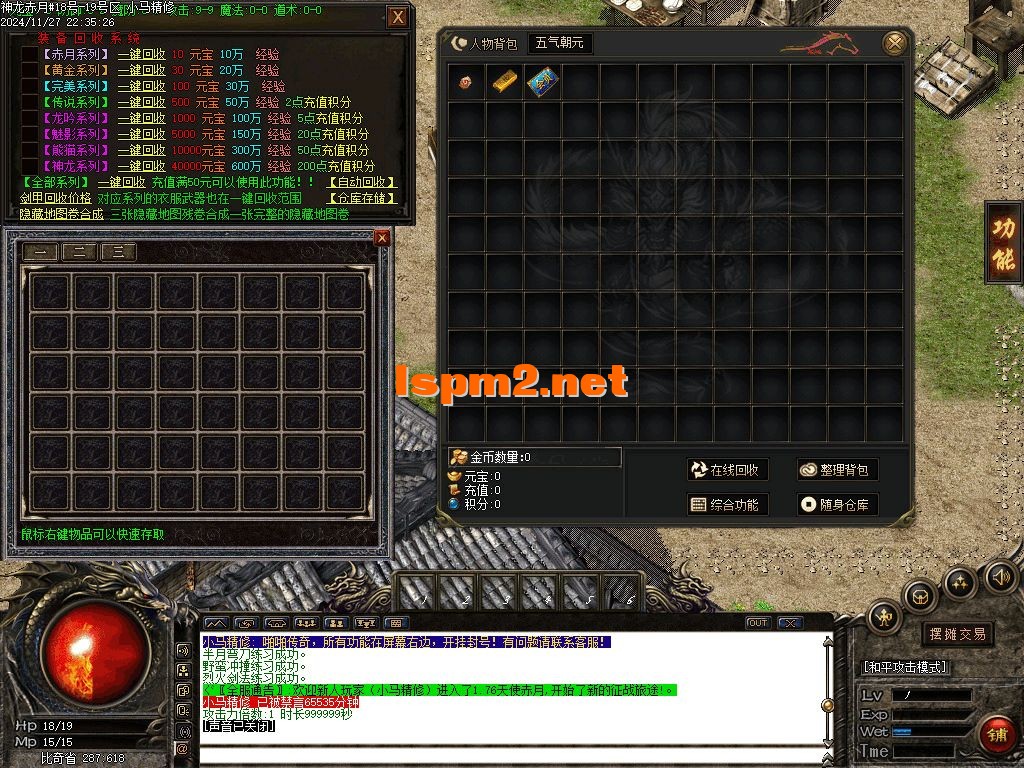The image size is (1024, 768).
Task: Open the 摆摊交易 stall trading button
Action: (x=957, y=634)
